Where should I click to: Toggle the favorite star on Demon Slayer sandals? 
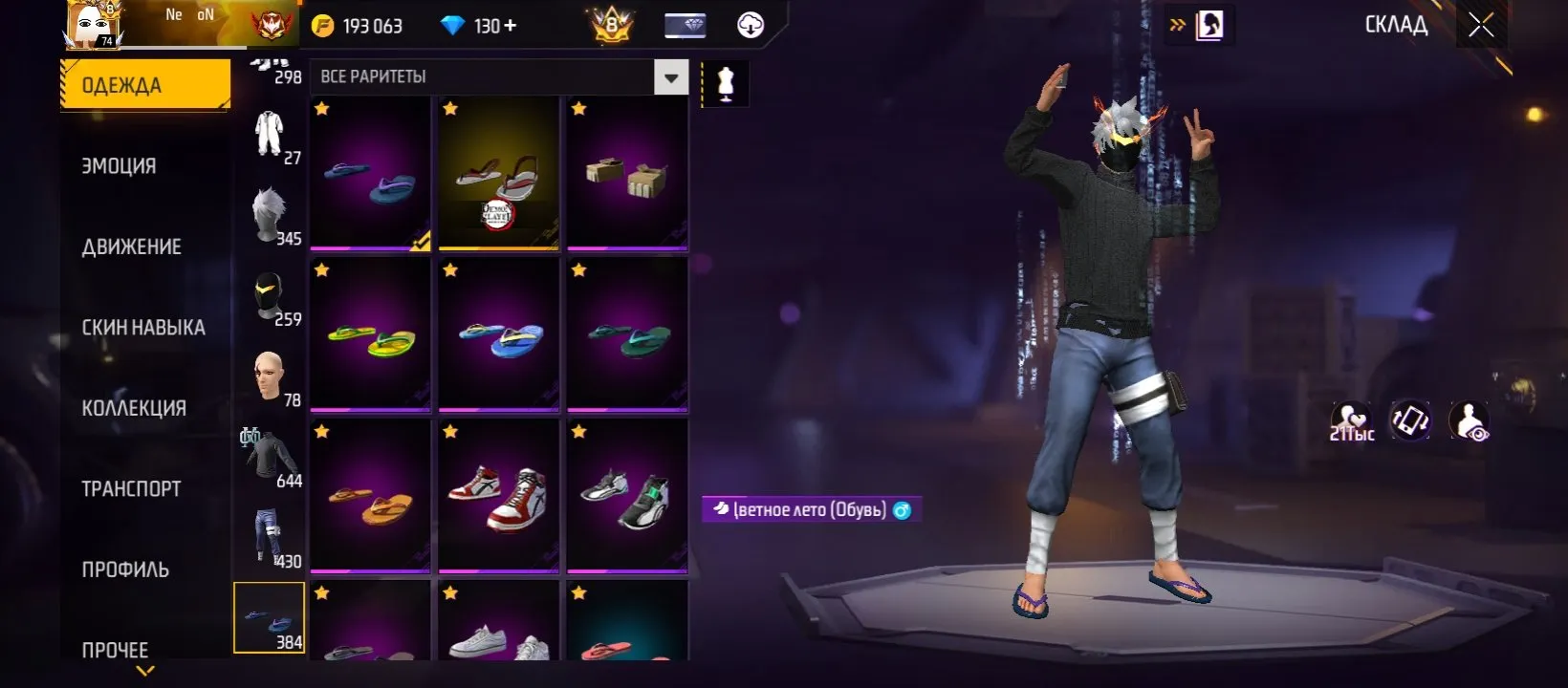[x=450, y=109]
